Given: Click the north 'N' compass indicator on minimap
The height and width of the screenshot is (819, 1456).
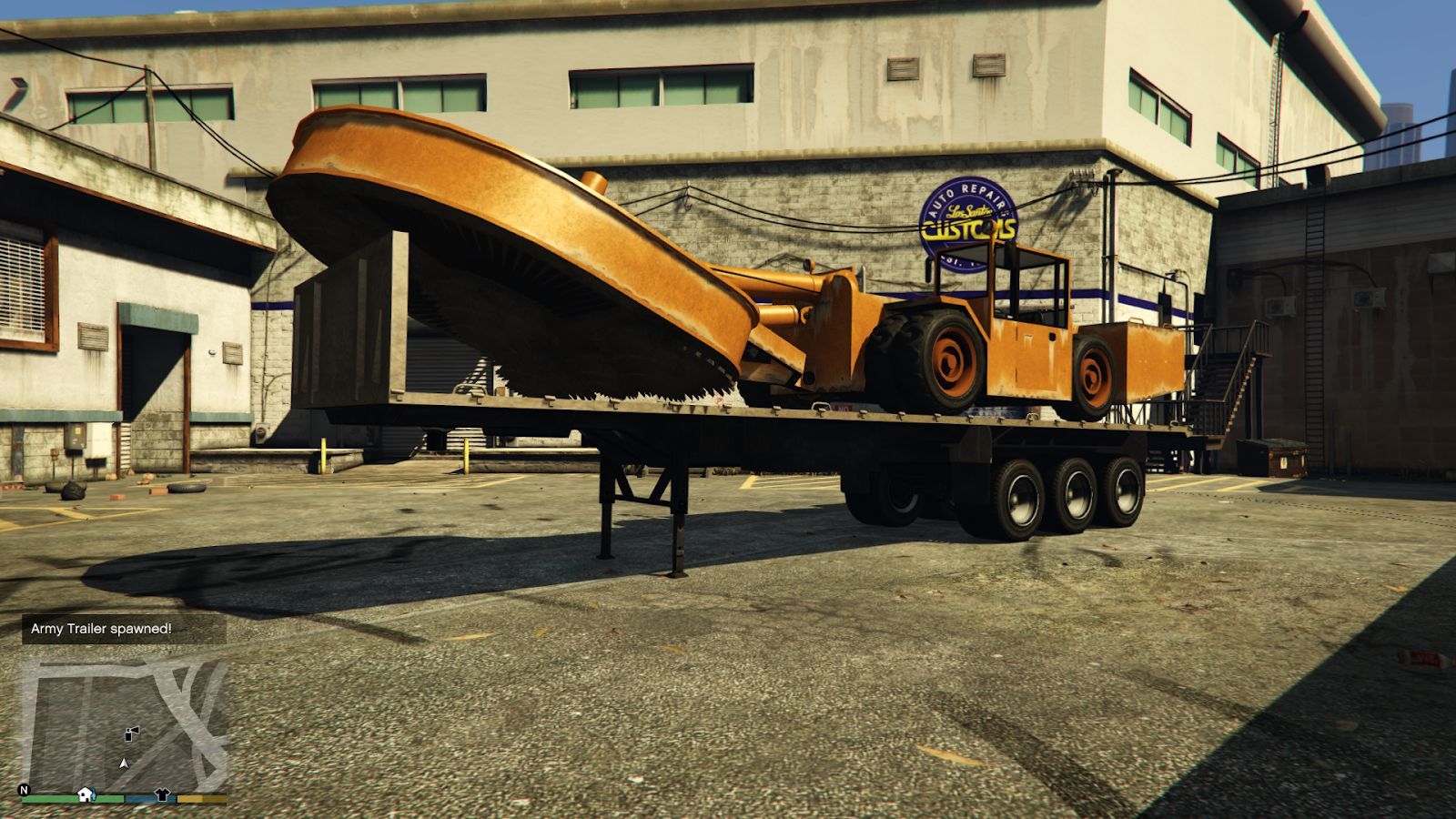Looking at the screenshot, I should (24, 789).
